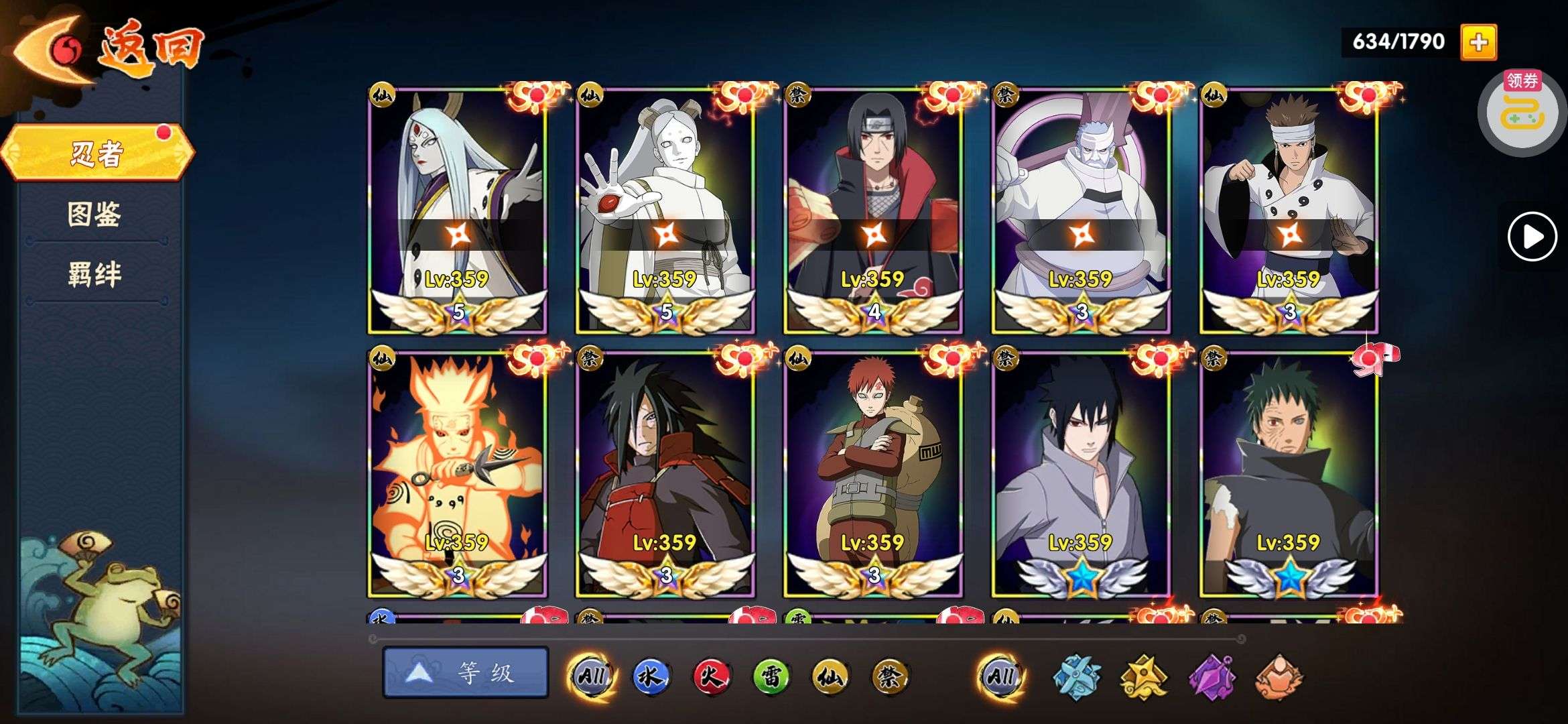Select the Kaguya ninja card
Image resolution: width=1568 pixels, height=724 pixels.
(x=458, y=209)
